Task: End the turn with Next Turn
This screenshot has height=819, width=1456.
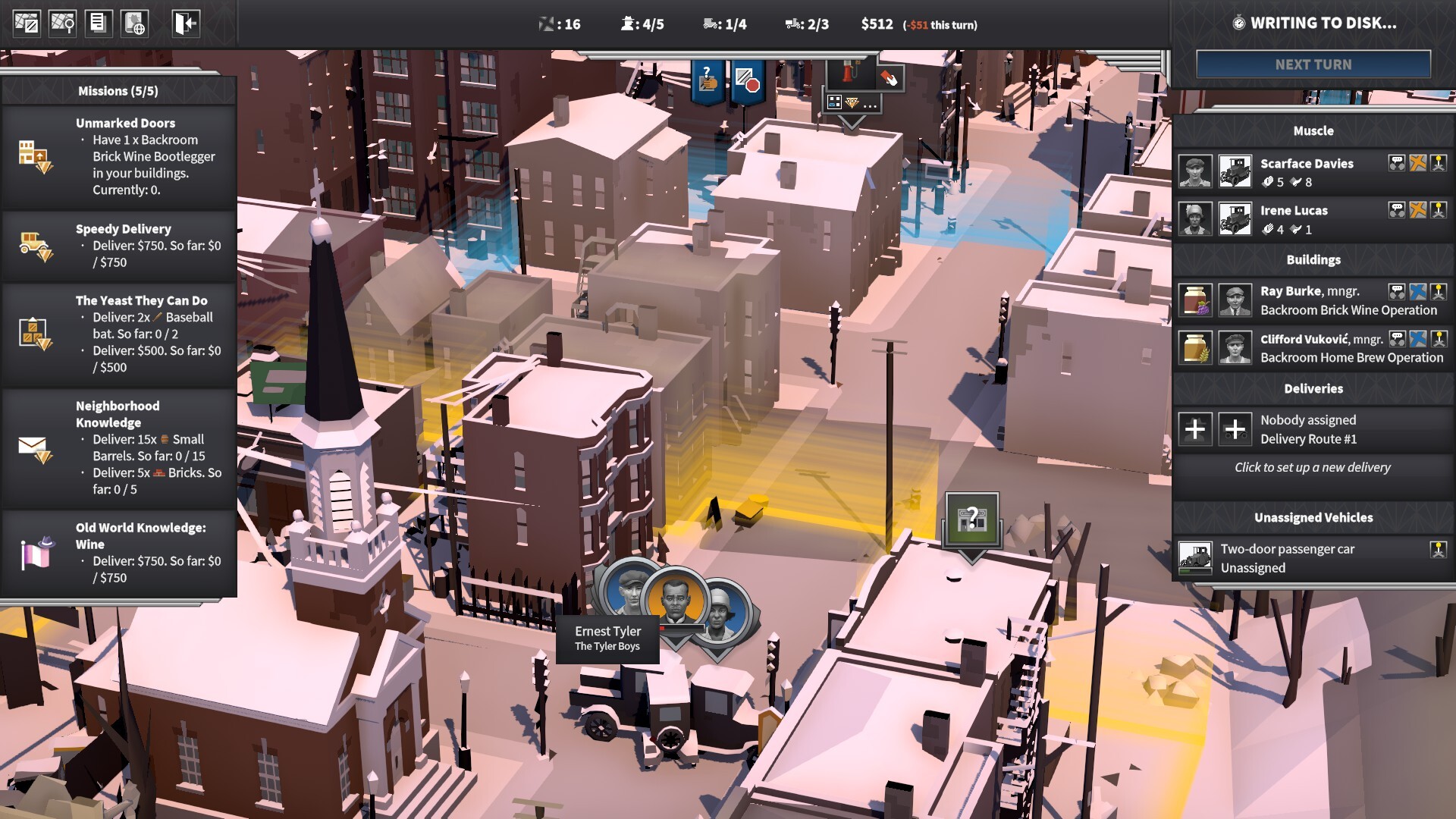Action: [x=1313, y=64]
